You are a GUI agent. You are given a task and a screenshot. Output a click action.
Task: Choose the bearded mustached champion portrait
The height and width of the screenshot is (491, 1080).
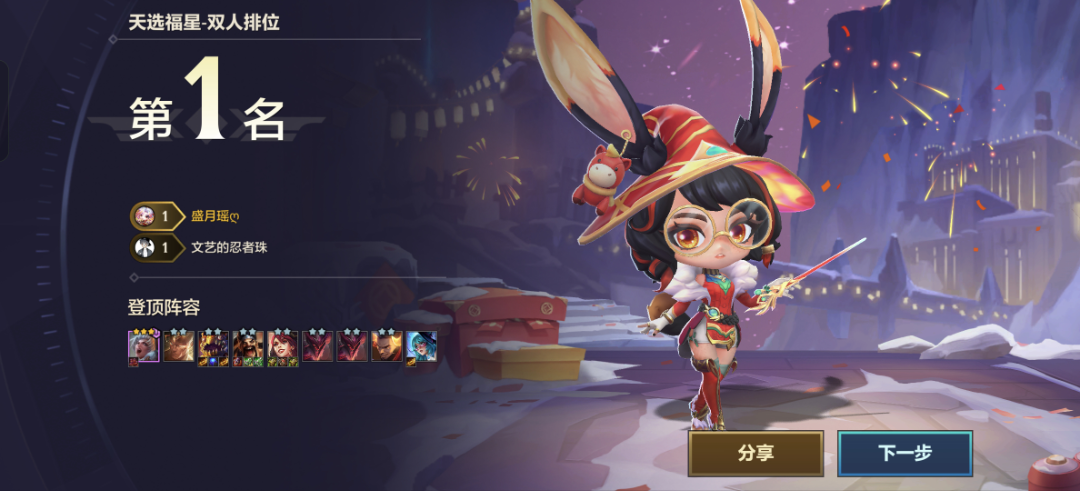[248, 346]
